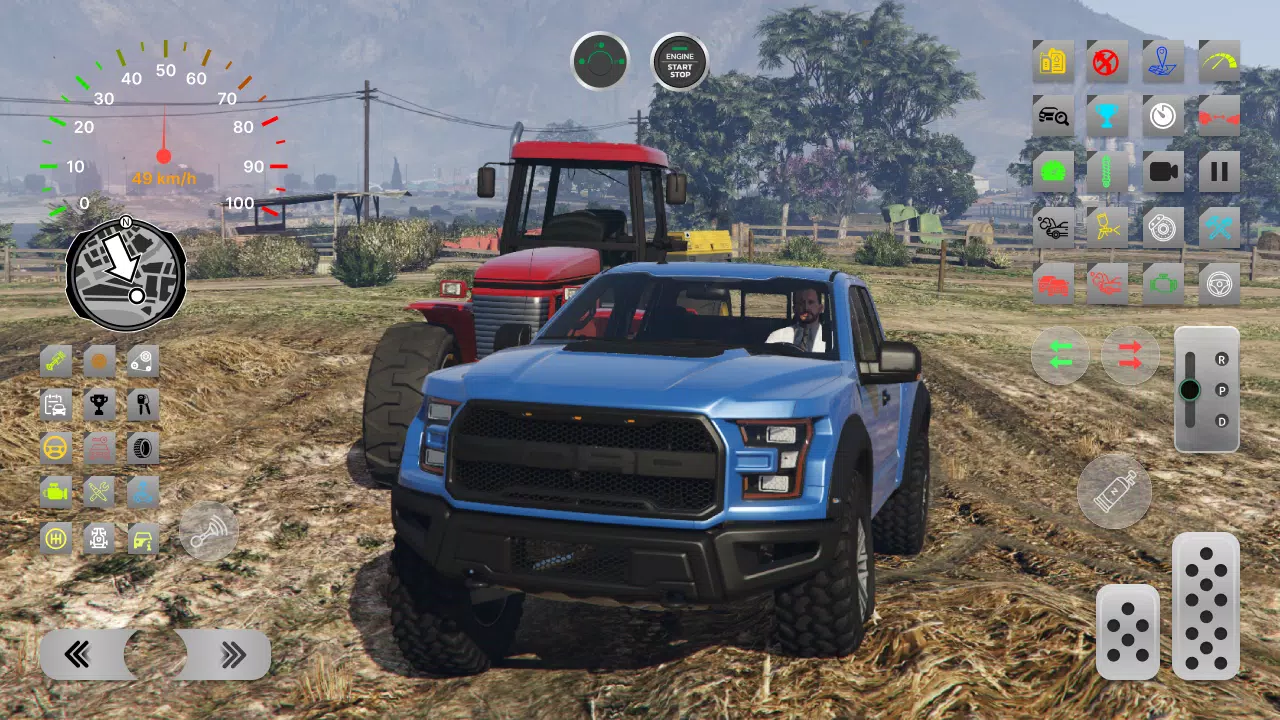Click the brake disc icon
Image resolution: width=1280 pixels, height=720 pixels.
[x=1161, y=227]
